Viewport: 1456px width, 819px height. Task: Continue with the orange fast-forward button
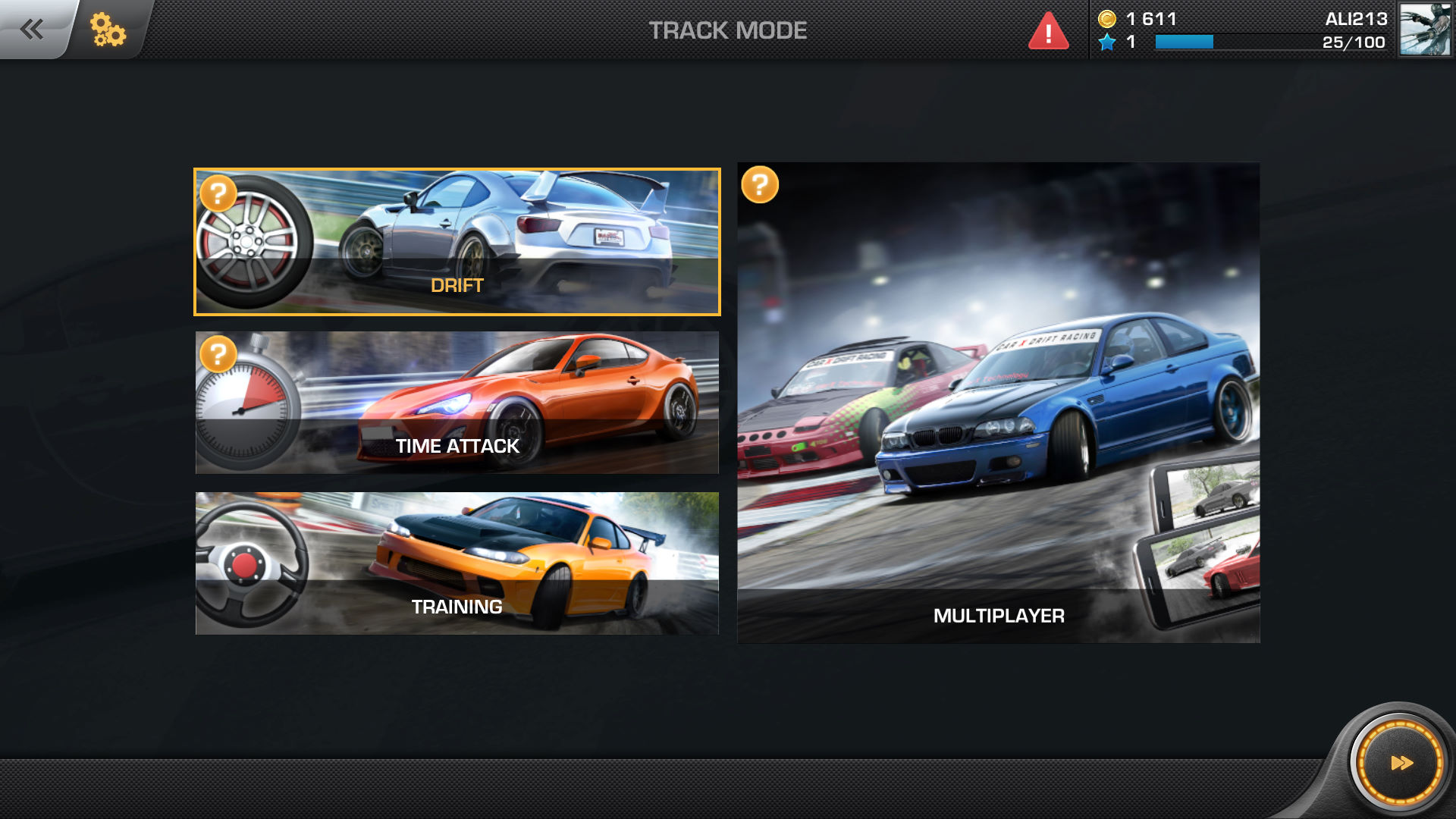(x=1400, y=762)
